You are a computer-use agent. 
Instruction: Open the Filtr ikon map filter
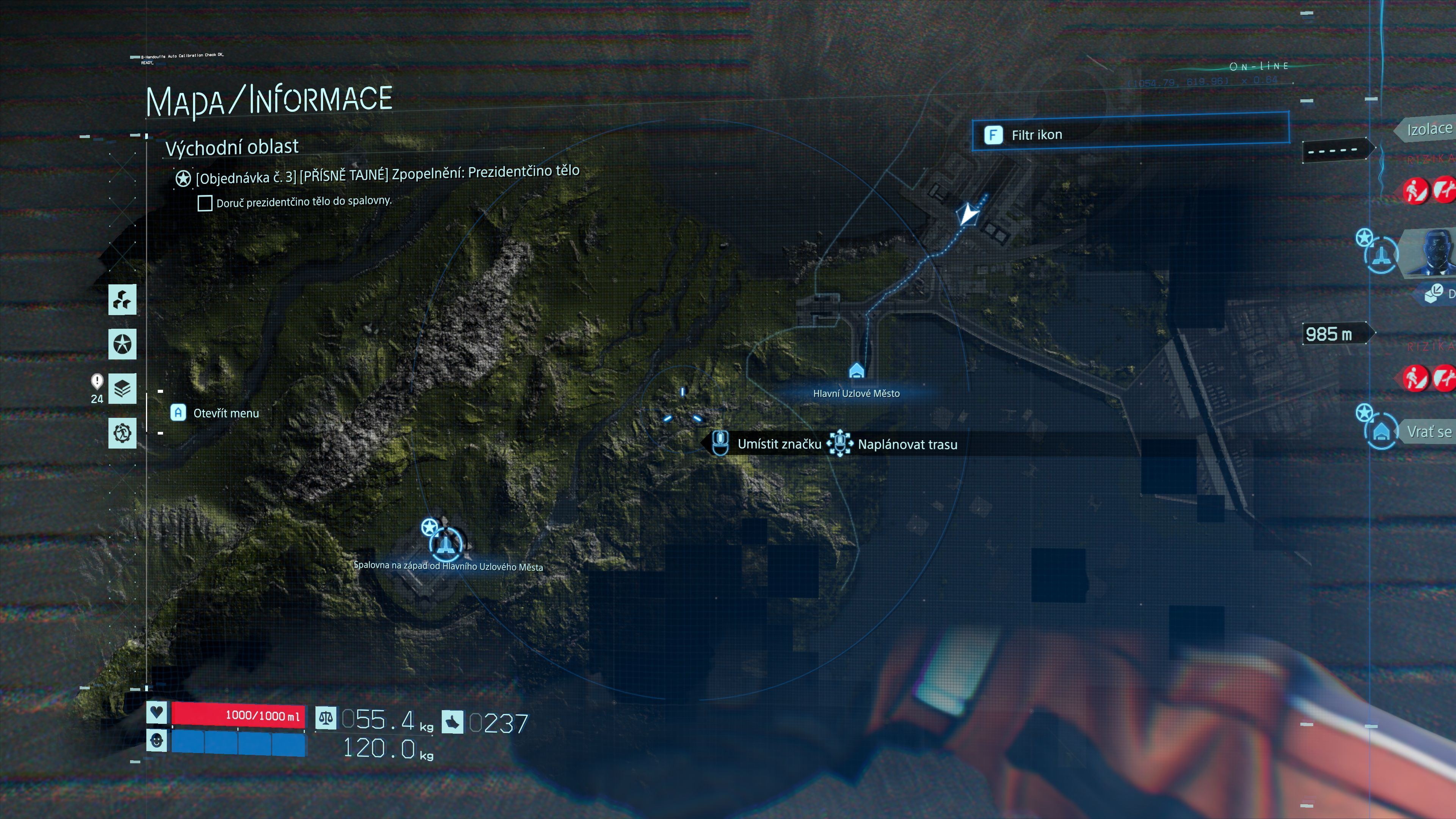point(1129,135)
